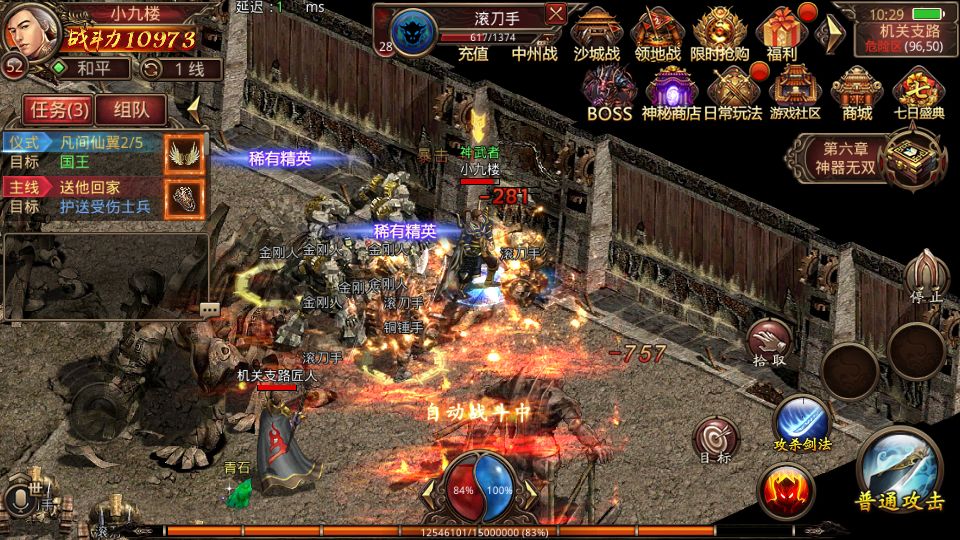This screenshot has height=540, width=960.
Task: Tap the 拾取 pickup button
Action: [767, 341]
